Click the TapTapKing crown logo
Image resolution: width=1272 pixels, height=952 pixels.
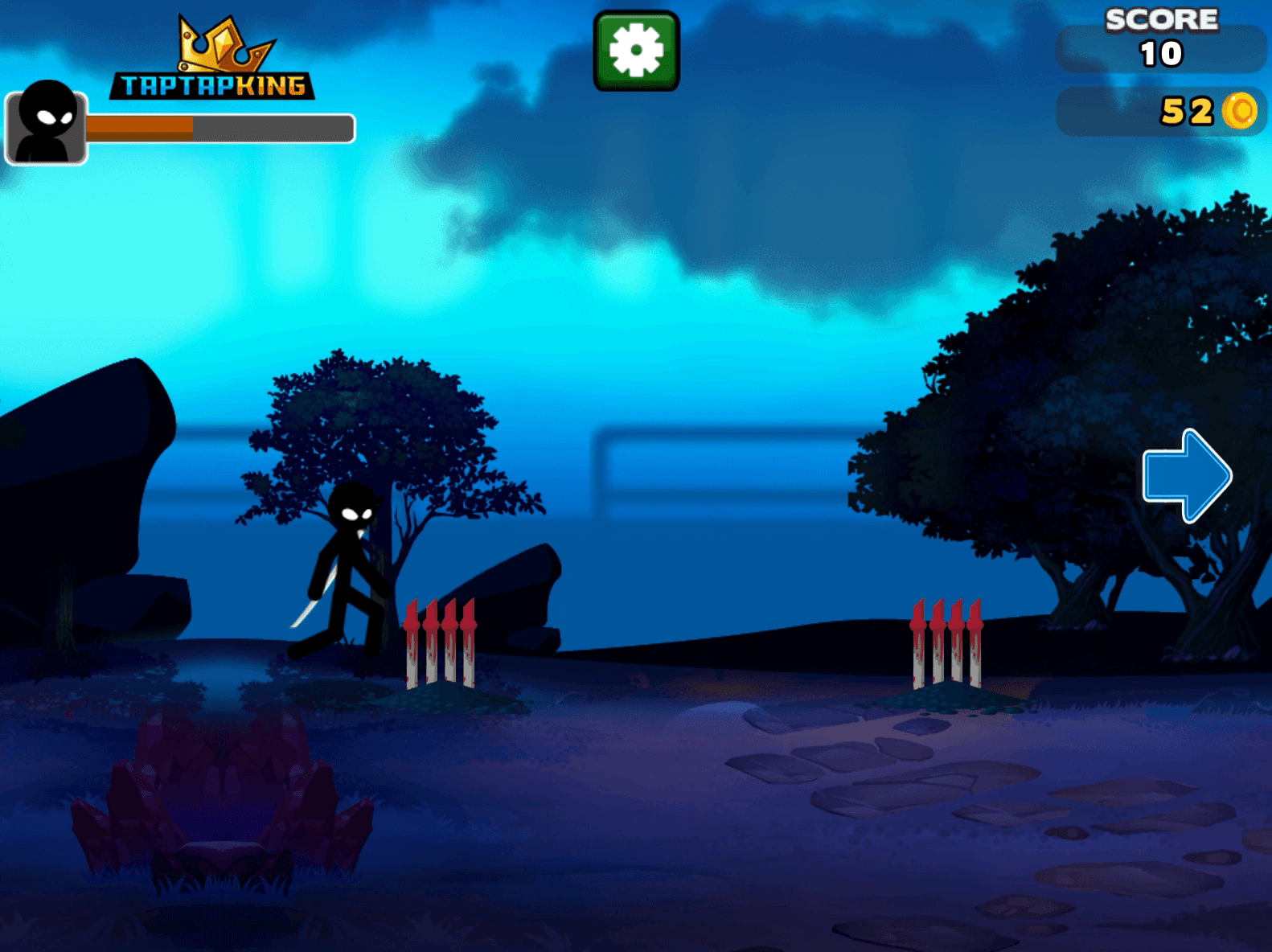click(x=213, y=61)
